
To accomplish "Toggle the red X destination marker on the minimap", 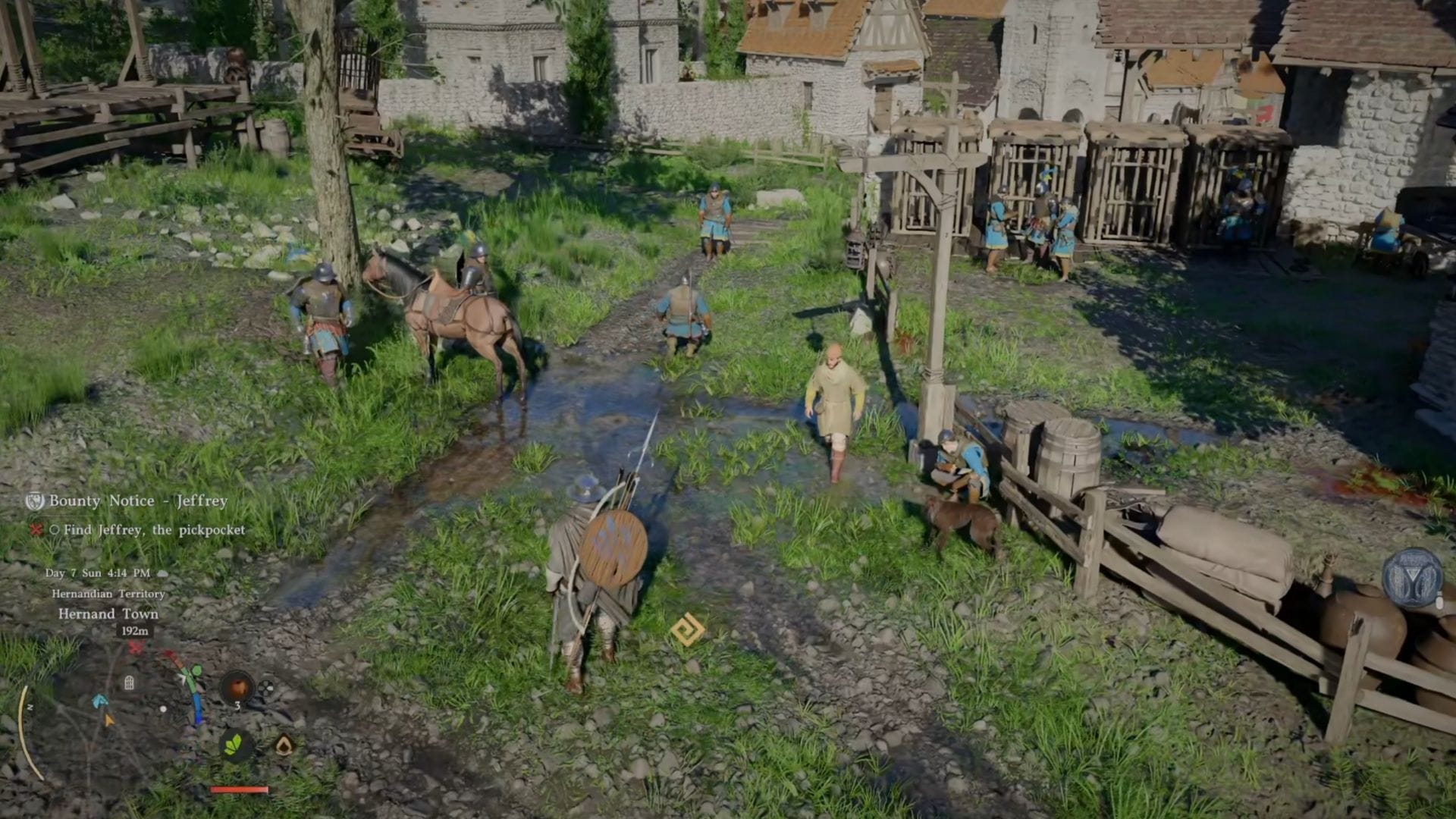I will (x=135, y=647).
